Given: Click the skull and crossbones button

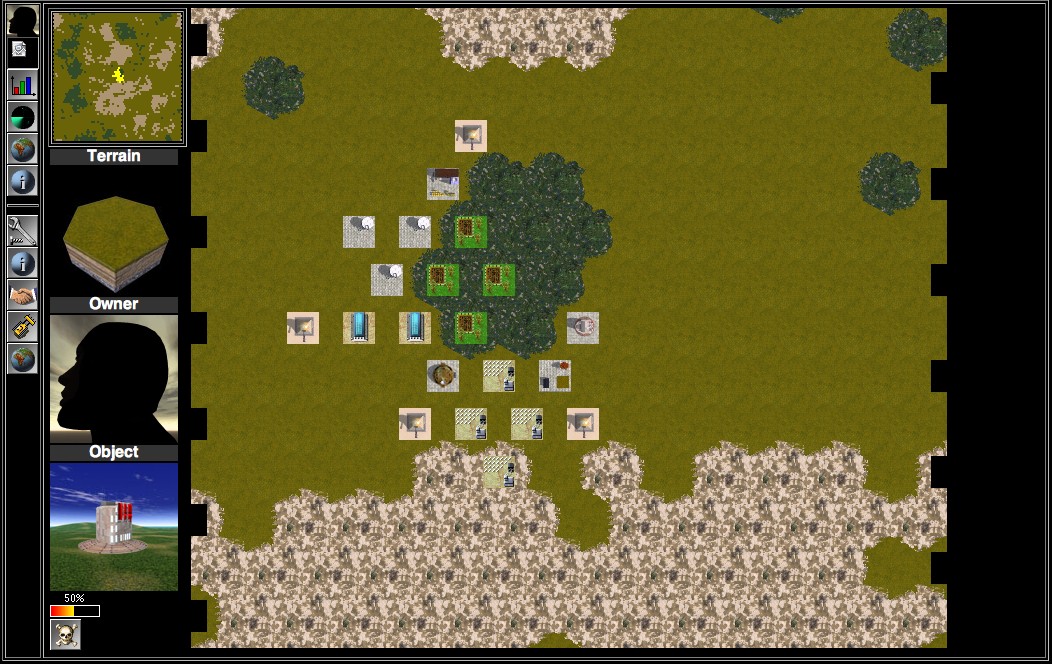Looking at the screenshot, I should pyautogui.click(x=65, y=634).
